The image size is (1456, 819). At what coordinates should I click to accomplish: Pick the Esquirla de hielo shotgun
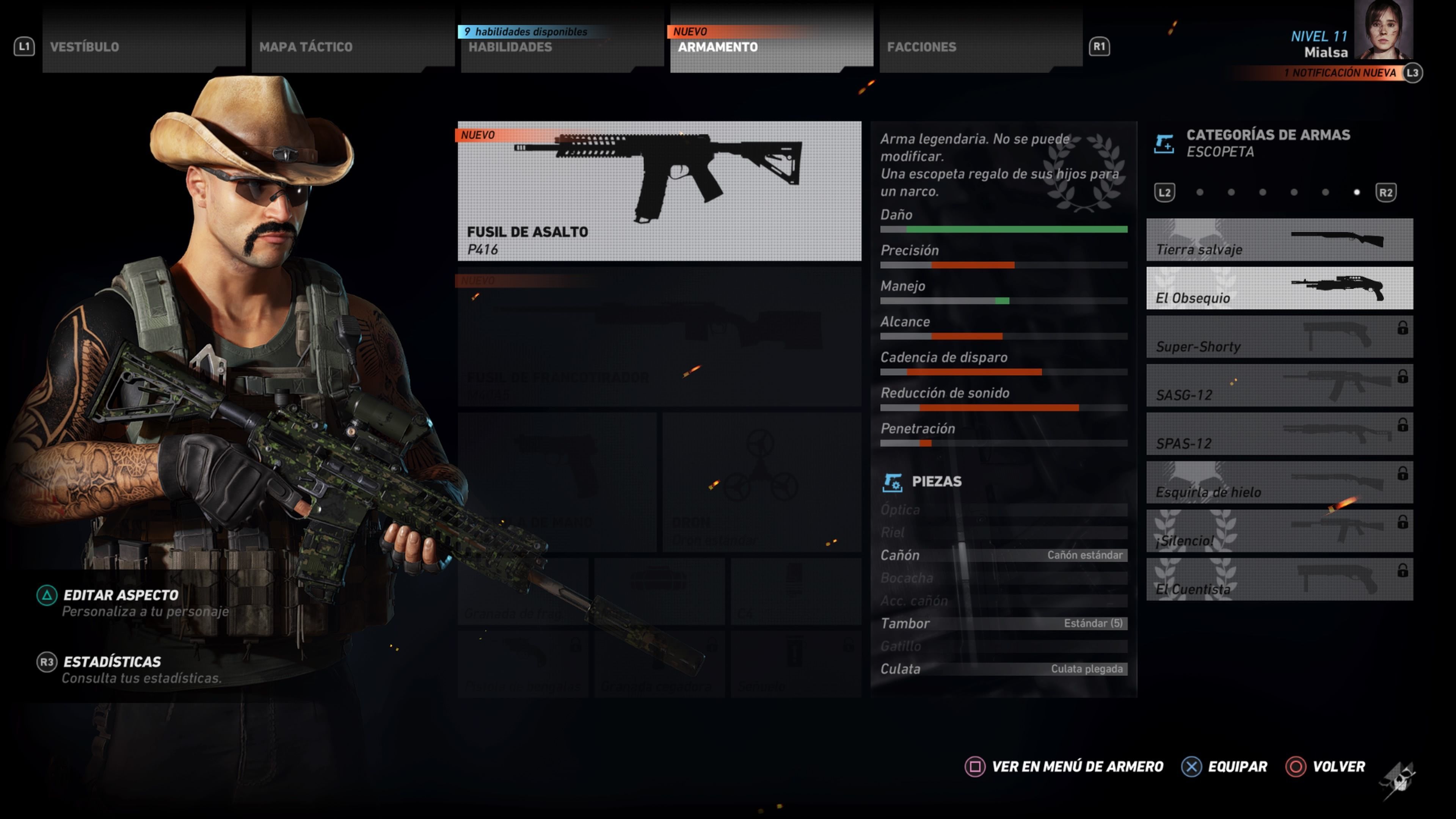point(1280,483)
